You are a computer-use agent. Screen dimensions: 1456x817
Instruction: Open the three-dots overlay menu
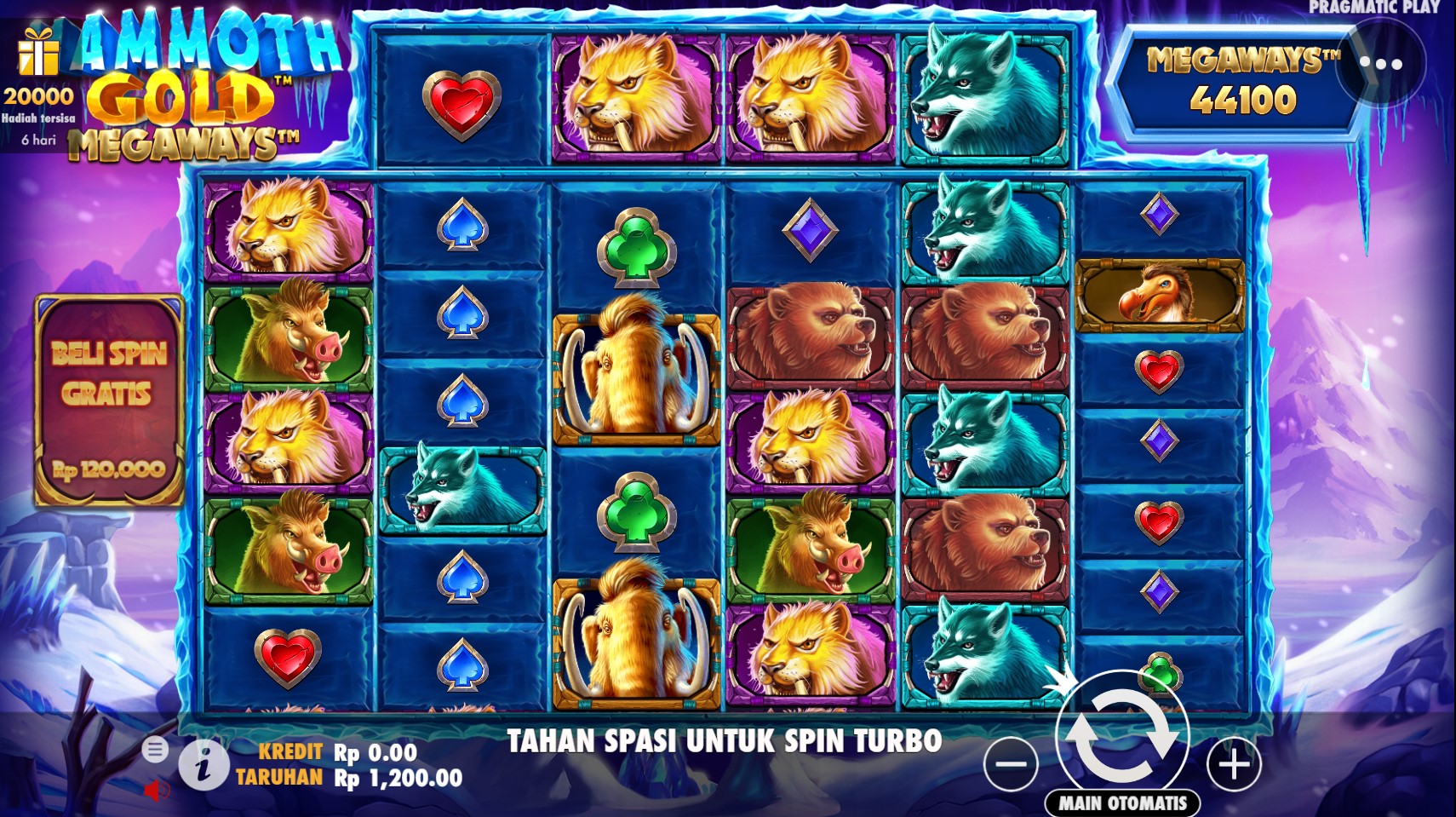(x=1380, y=64)
